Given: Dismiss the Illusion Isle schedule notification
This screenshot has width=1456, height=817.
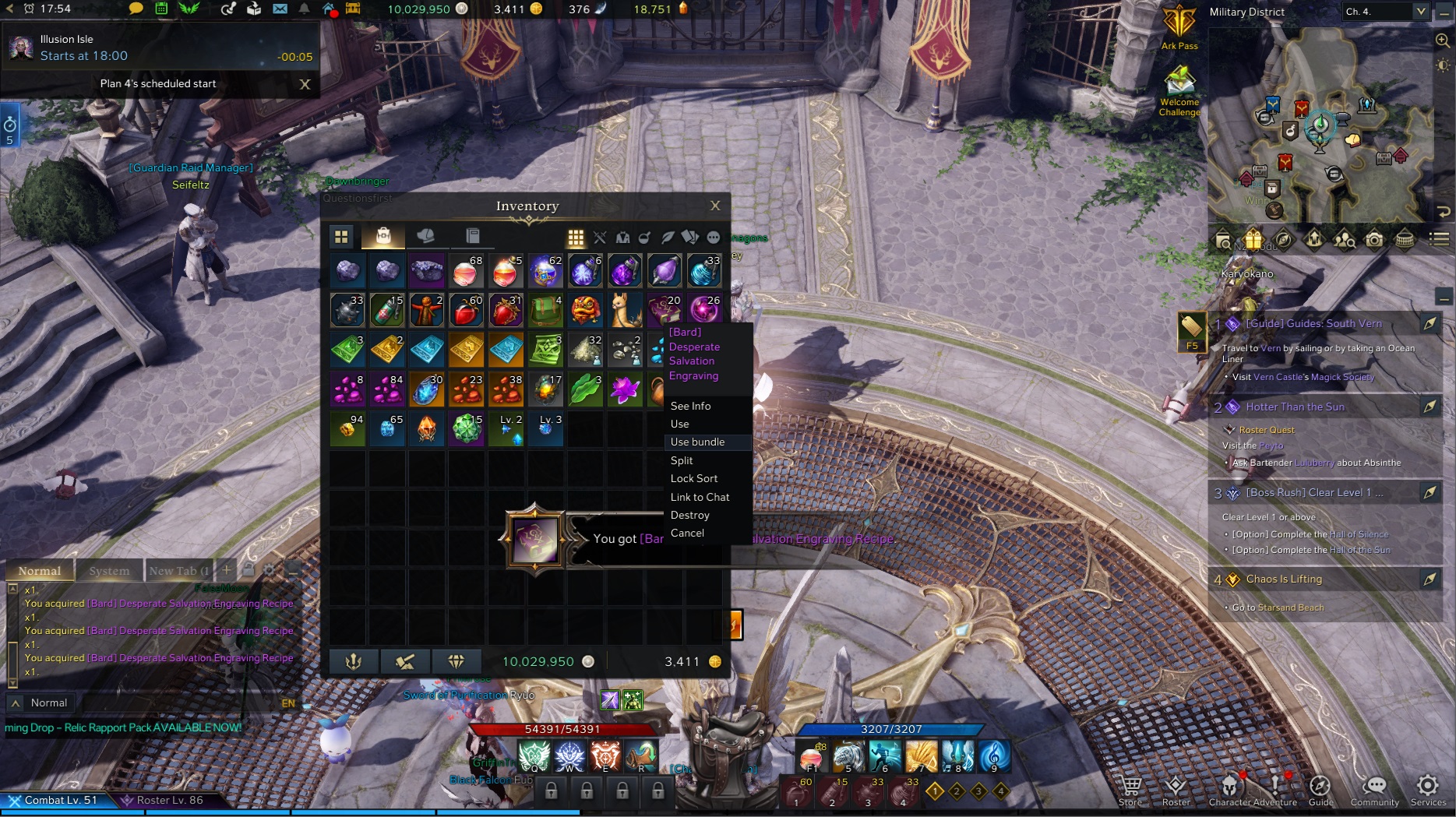Looking at the screenshot, I should point(305,84).
